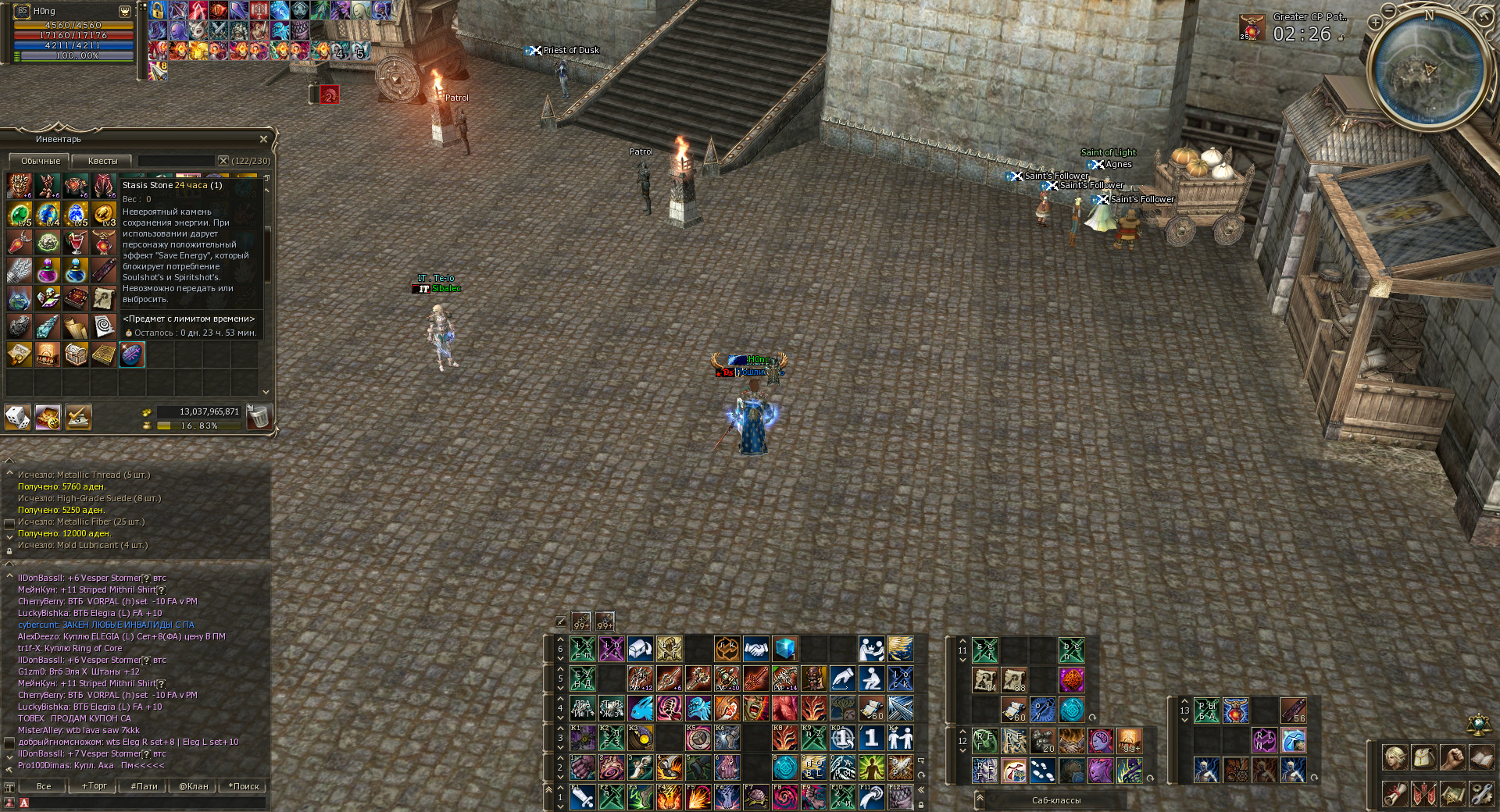
Task: Show the Все chat tab
Action: coord(44,786)
